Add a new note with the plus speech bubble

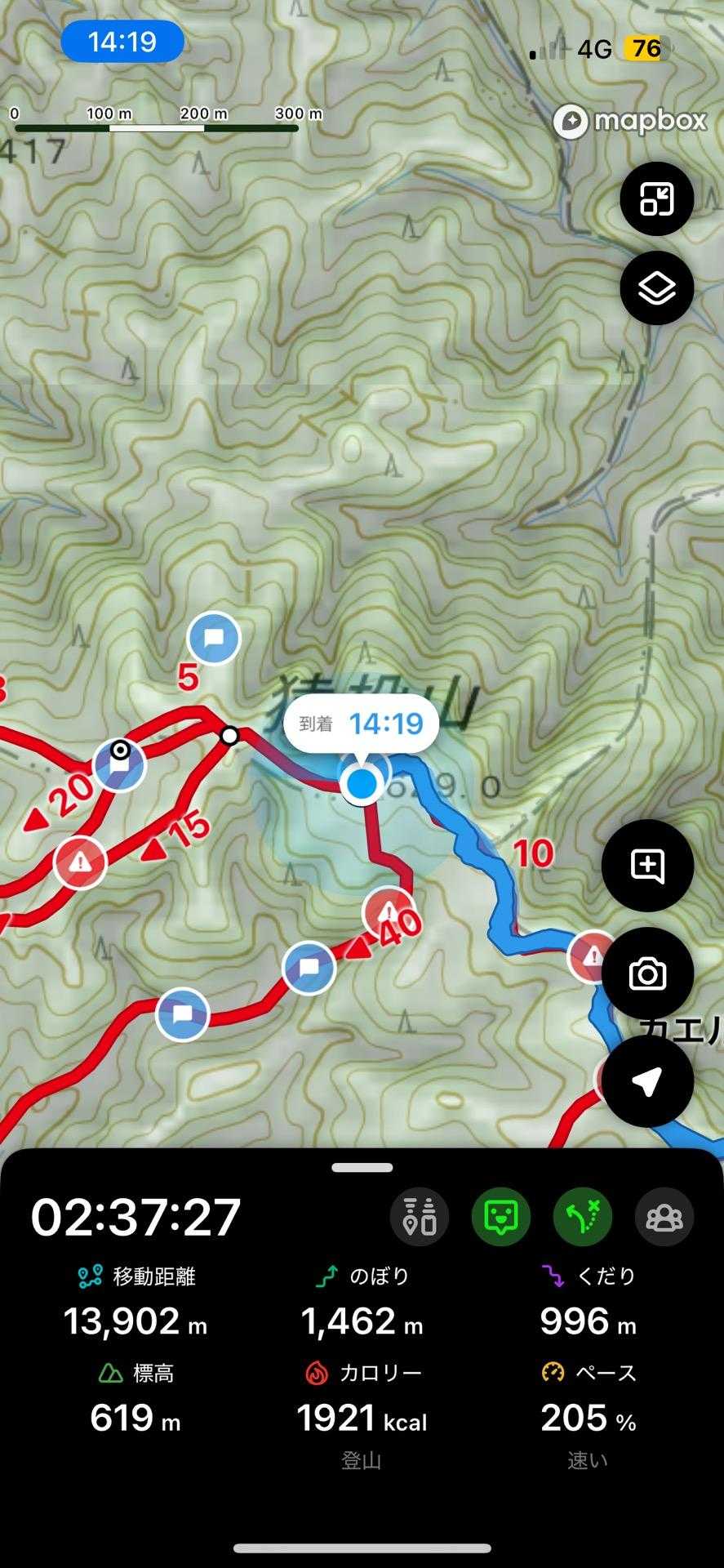(x=647, y=866)
